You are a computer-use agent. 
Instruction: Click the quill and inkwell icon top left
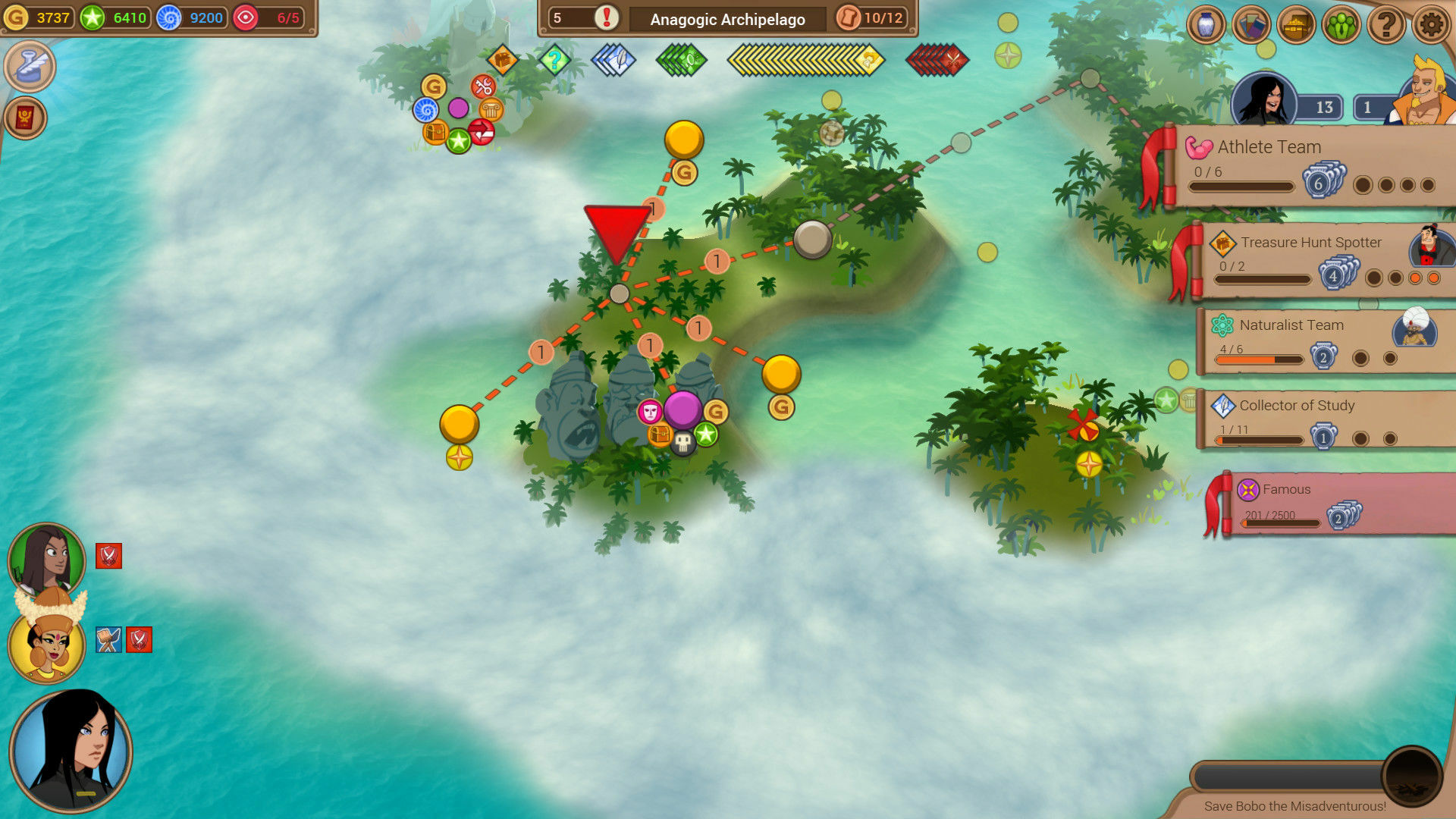pos(29,66)
